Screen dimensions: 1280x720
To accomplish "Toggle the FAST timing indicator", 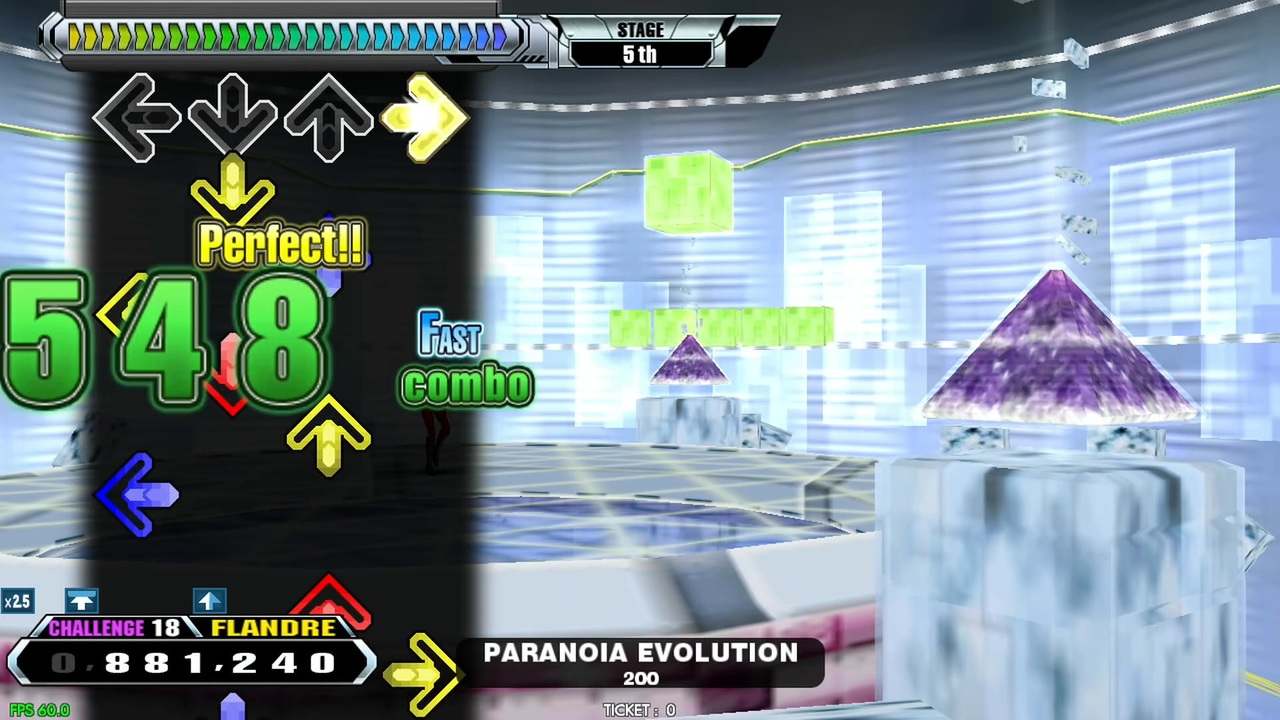I will pyautogui.click(x=449, y=338).
